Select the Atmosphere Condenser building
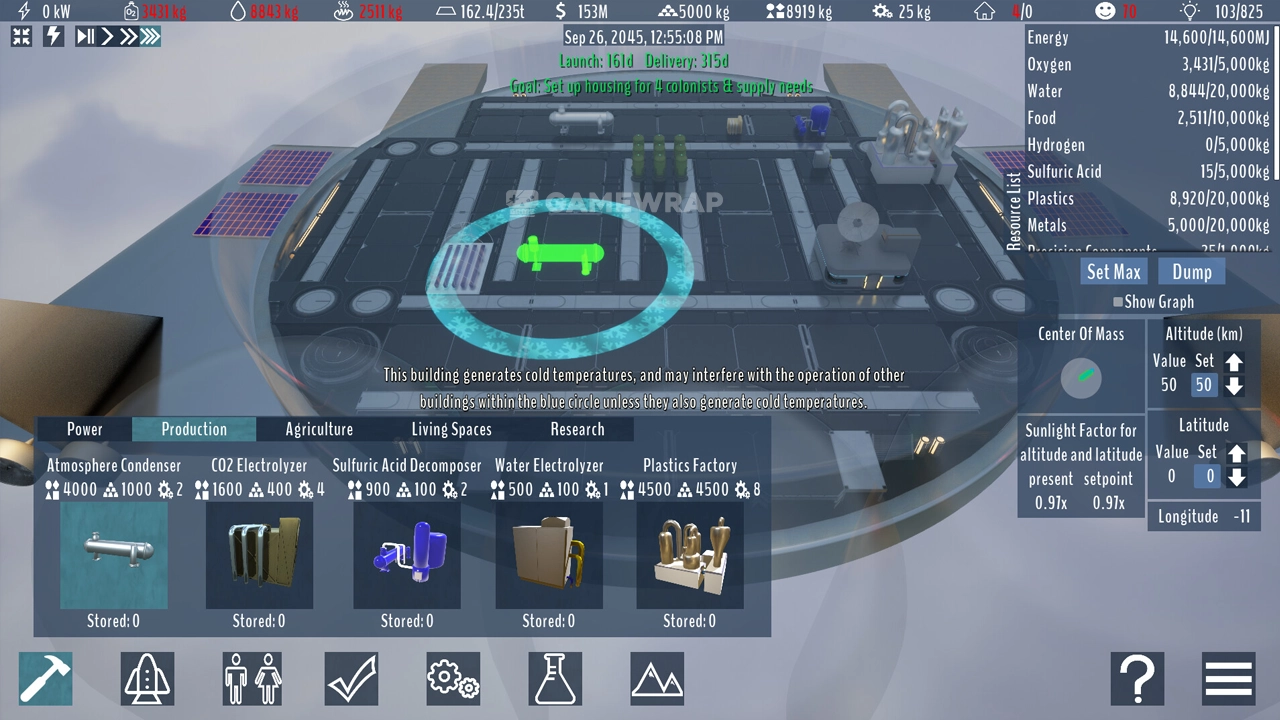This screenshot has height=720, width=1280. click(114, 555)
